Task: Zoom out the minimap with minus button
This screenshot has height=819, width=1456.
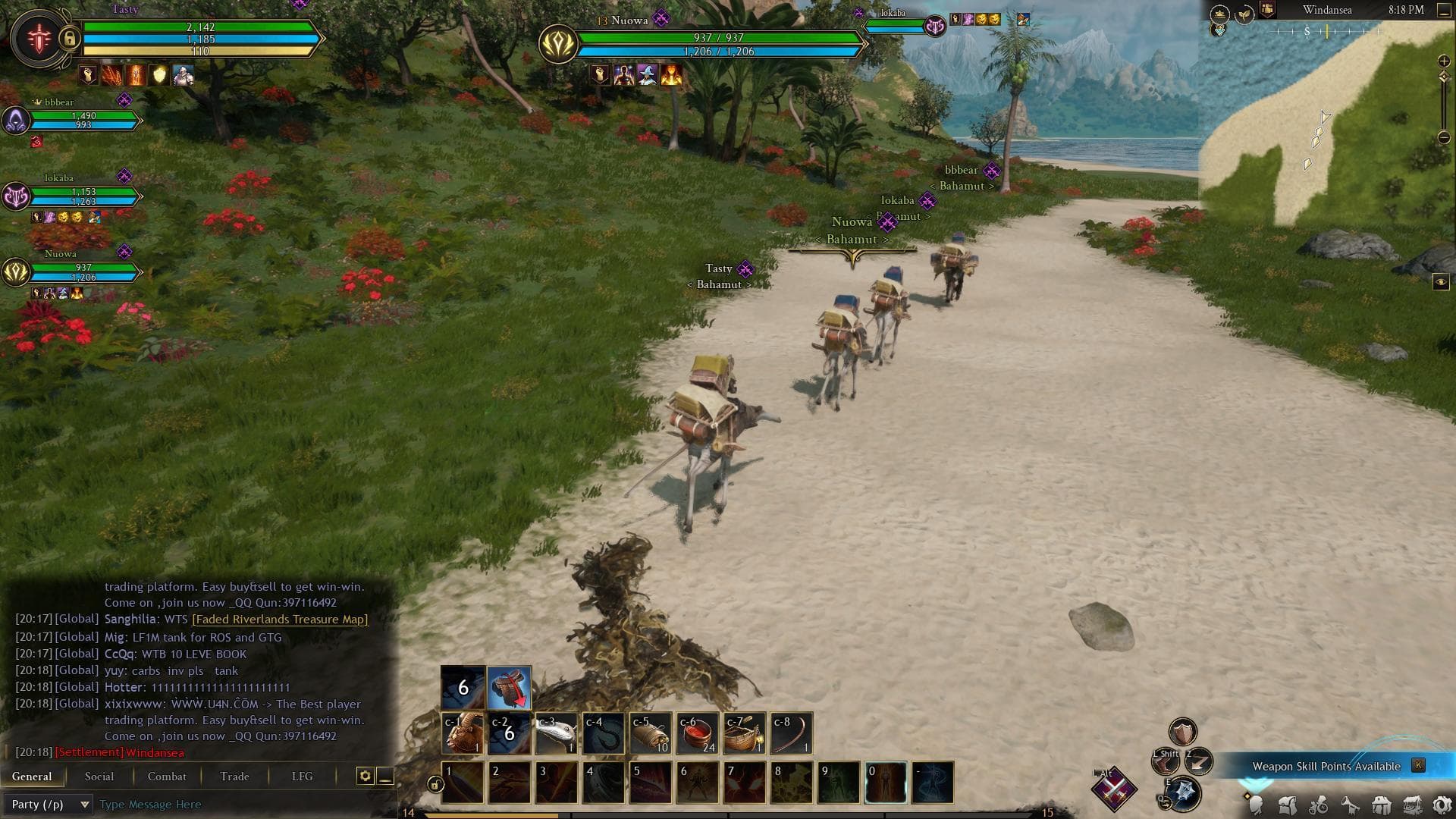Action: (1444, 138)
